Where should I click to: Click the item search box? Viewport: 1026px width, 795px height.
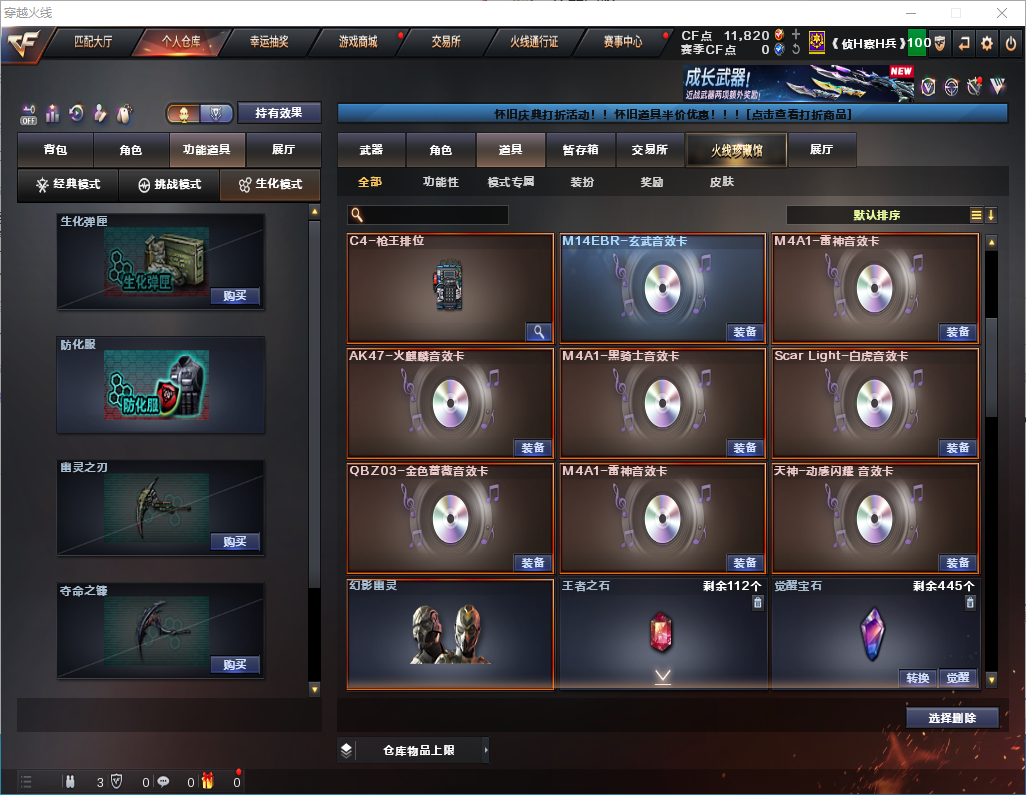(x=434, y=215)
